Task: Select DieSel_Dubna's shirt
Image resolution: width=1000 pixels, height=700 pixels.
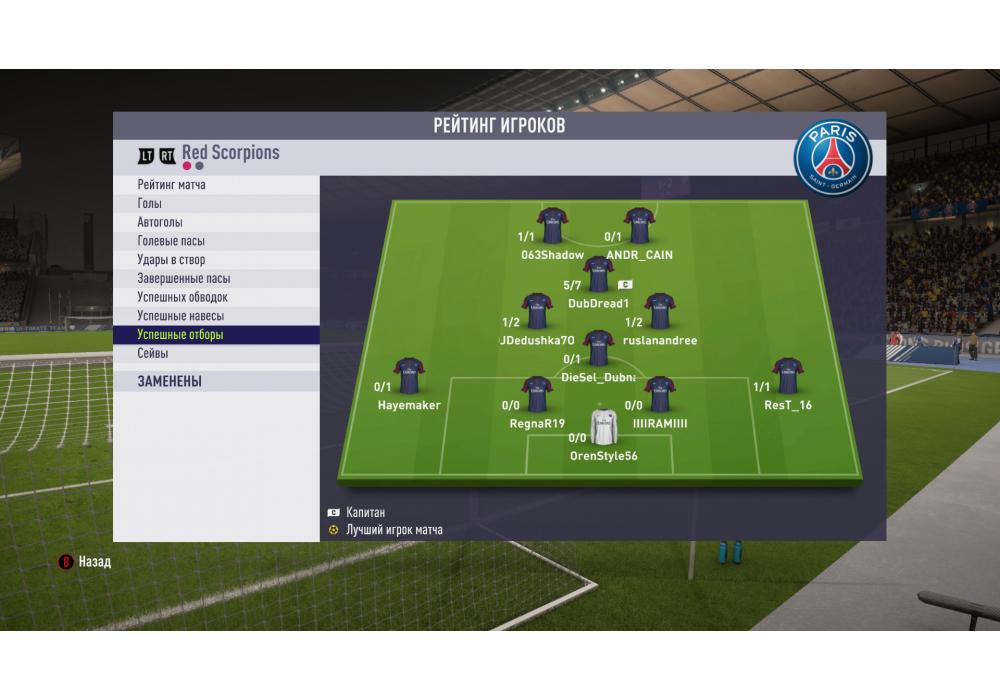Action: point(598,349)
